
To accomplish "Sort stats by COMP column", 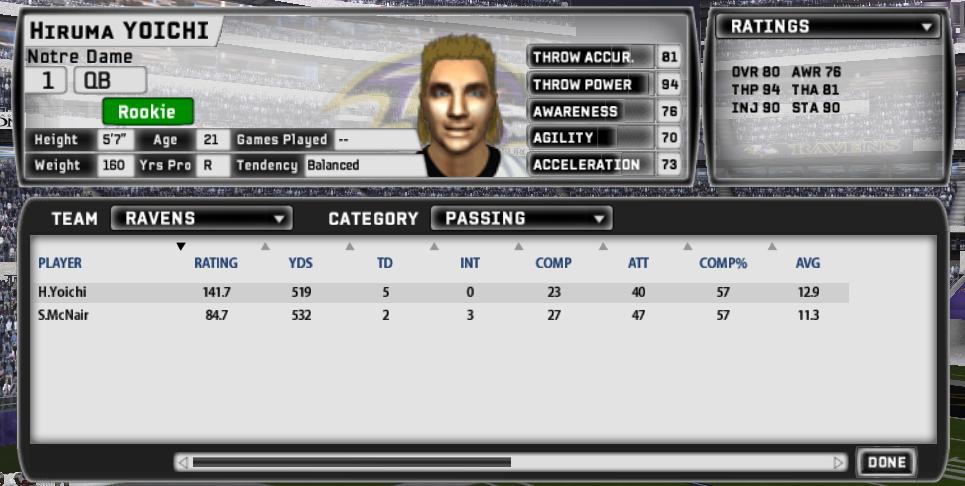I will [x=553, y=263].
